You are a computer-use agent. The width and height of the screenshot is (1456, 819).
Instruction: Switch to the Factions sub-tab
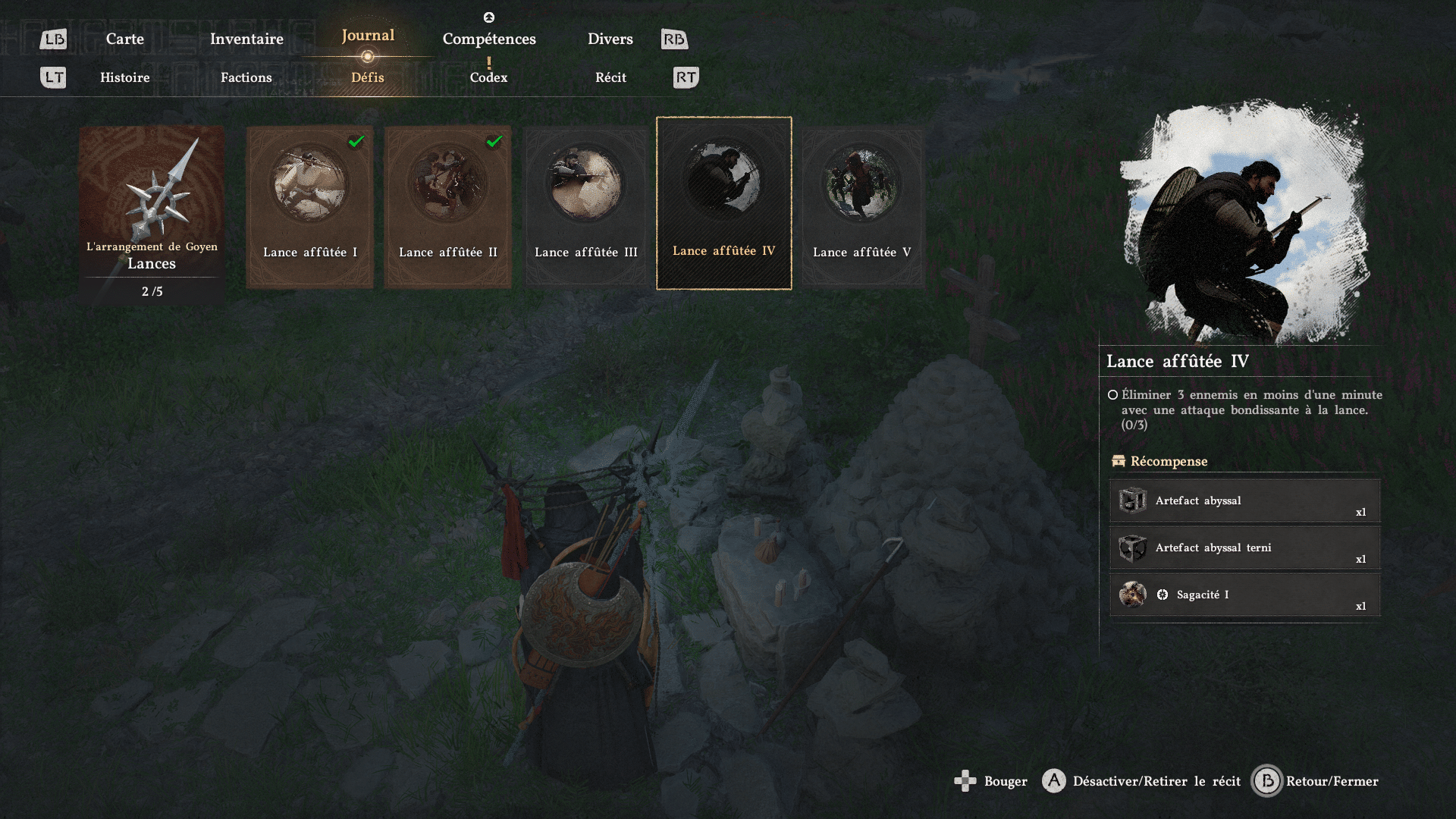pyautogui.click(x=246, y=77)
